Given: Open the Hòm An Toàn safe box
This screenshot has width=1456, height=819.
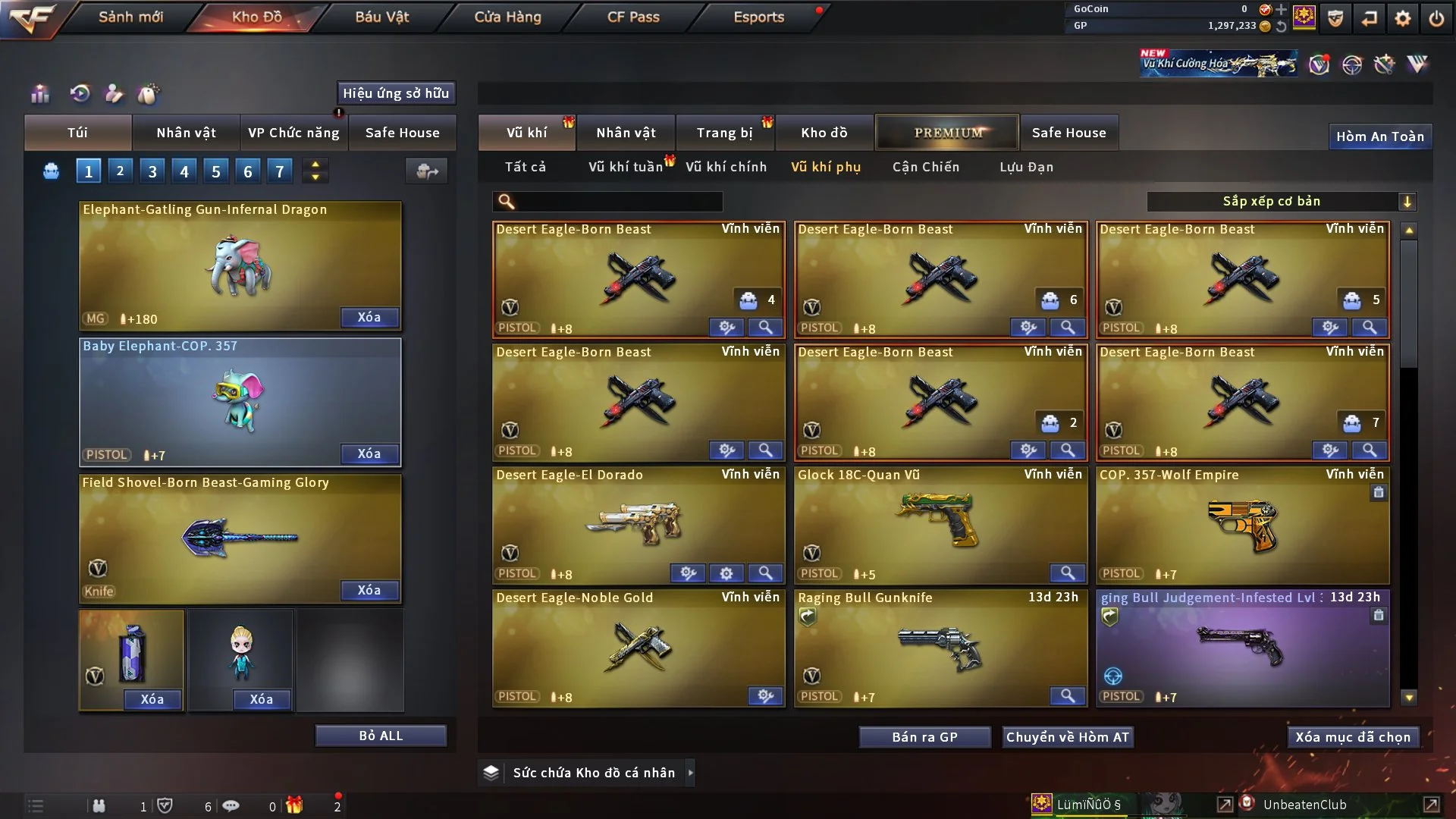Looking at the screenshot, I should pyautogui.click(x=1379, y=136).
